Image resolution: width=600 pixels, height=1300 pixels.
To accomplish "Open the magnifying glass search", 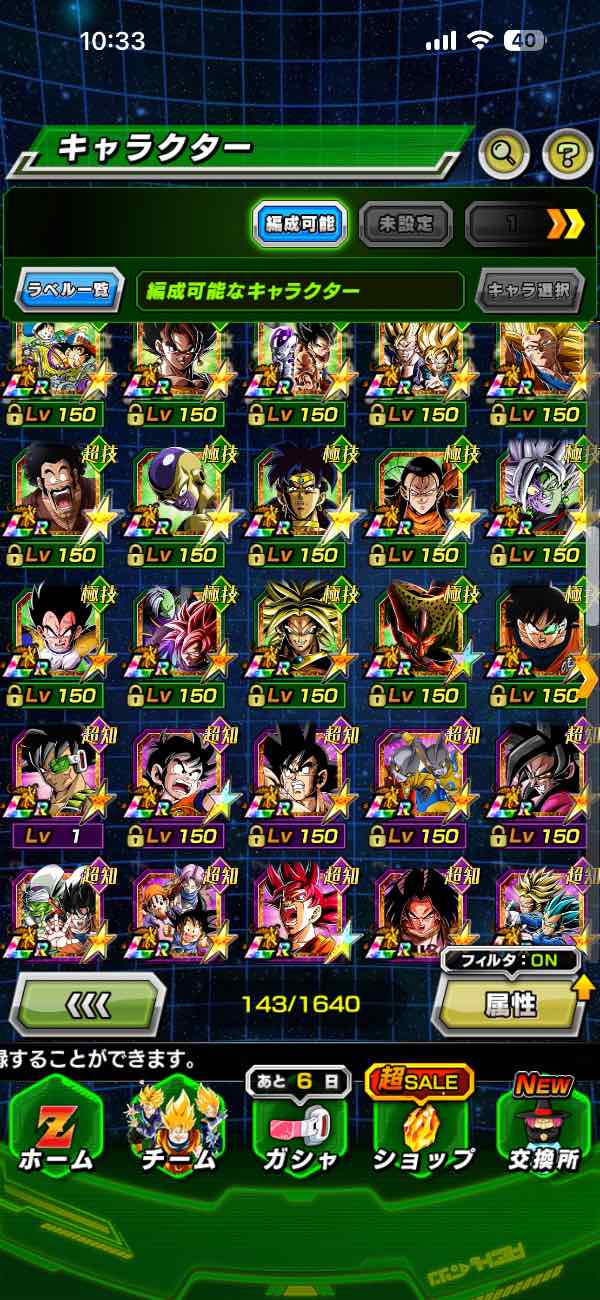I will pos(505,153).
